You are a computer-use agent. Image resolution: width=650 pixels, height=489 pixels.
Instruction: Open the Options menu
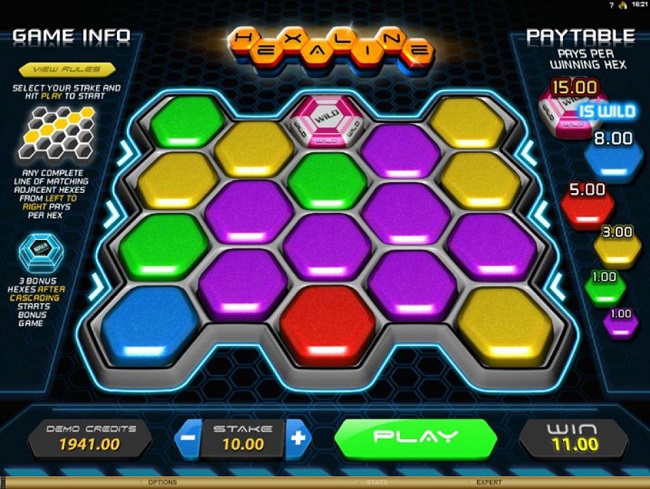click(162, 482)
